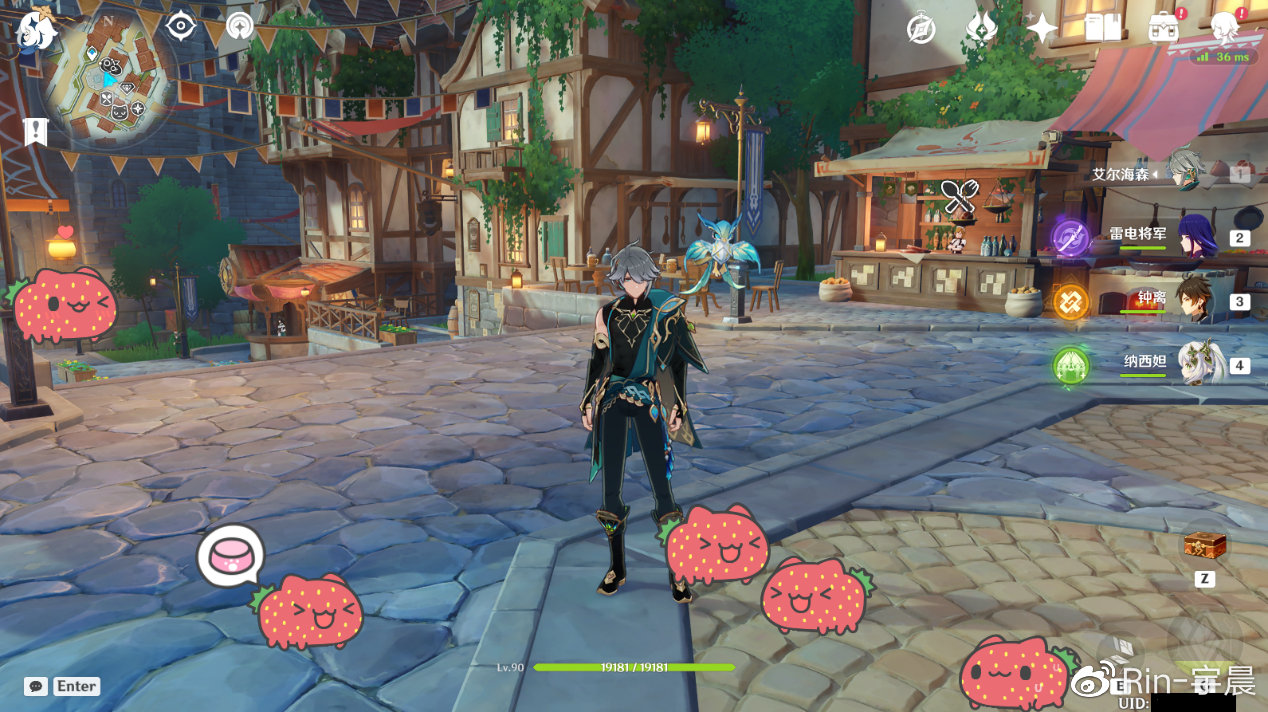
Task: Open the quest banner with exclamation mark
Action: click(36, 130)
